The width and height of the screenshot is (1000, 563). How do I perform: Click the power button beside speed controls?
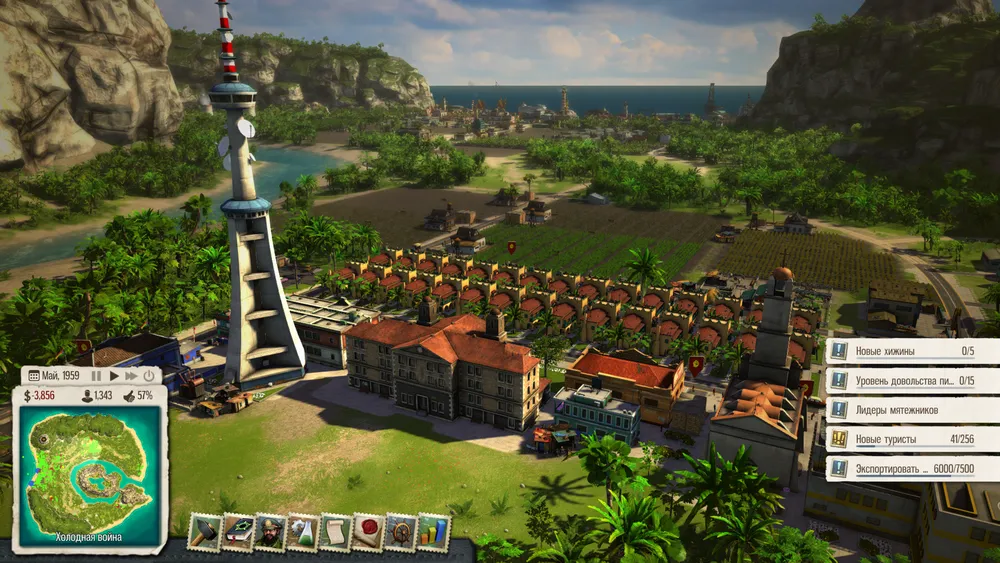149,376
